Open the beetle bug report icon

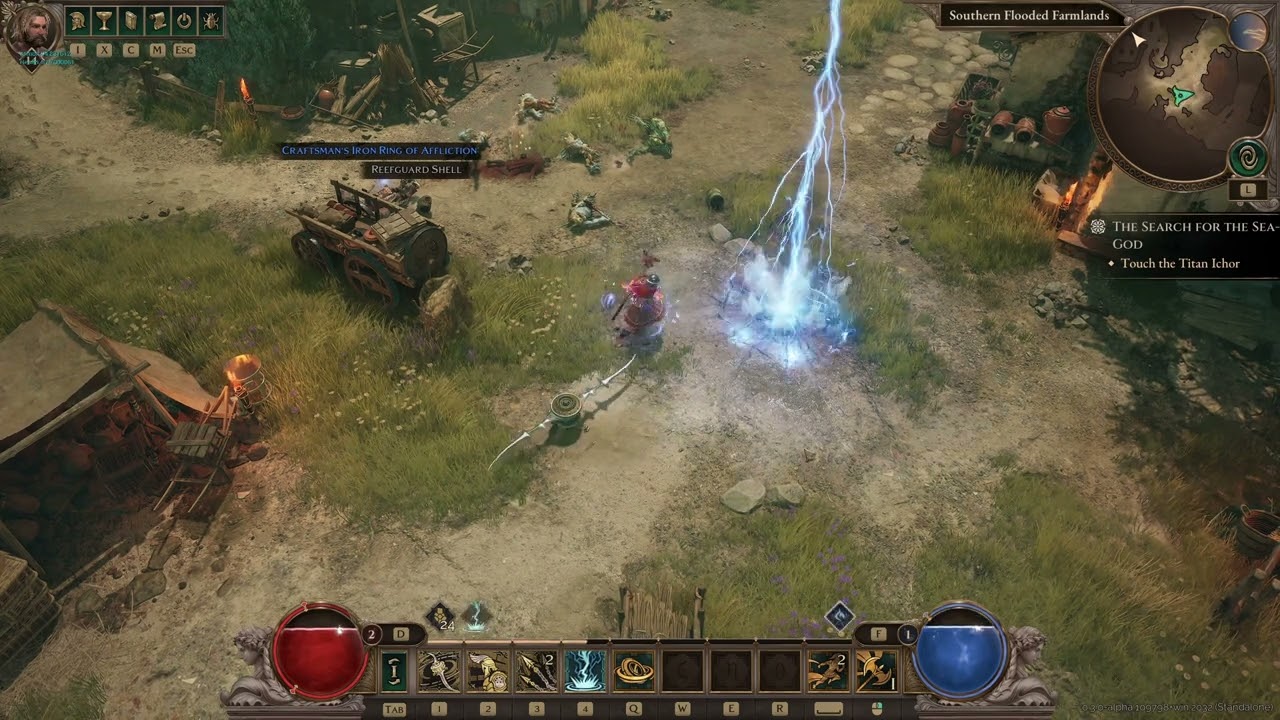pyautogui.click(x=211, y=20)
